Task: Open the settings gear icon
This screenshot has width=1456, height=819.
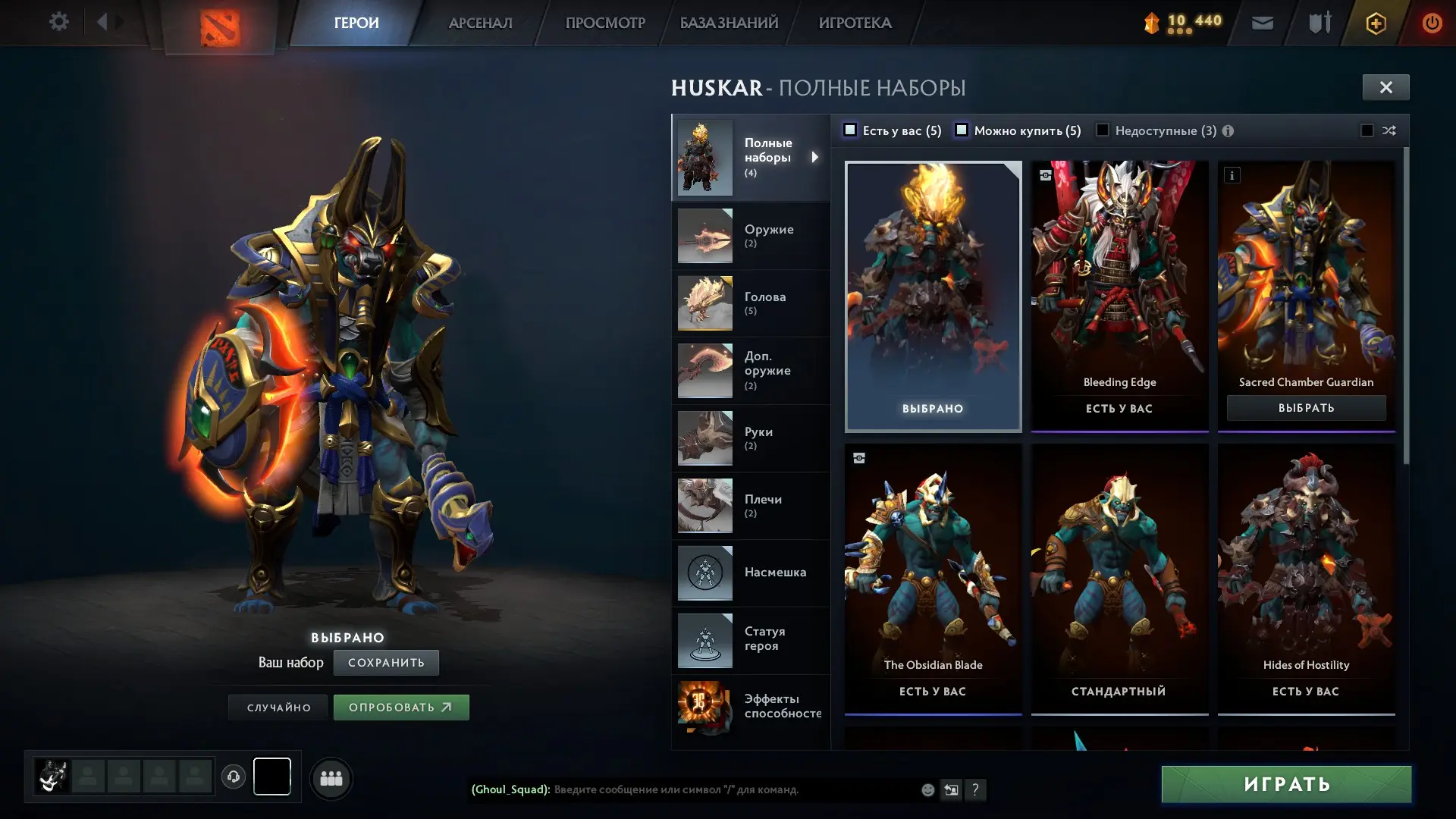Action: (x=58, y=22)
